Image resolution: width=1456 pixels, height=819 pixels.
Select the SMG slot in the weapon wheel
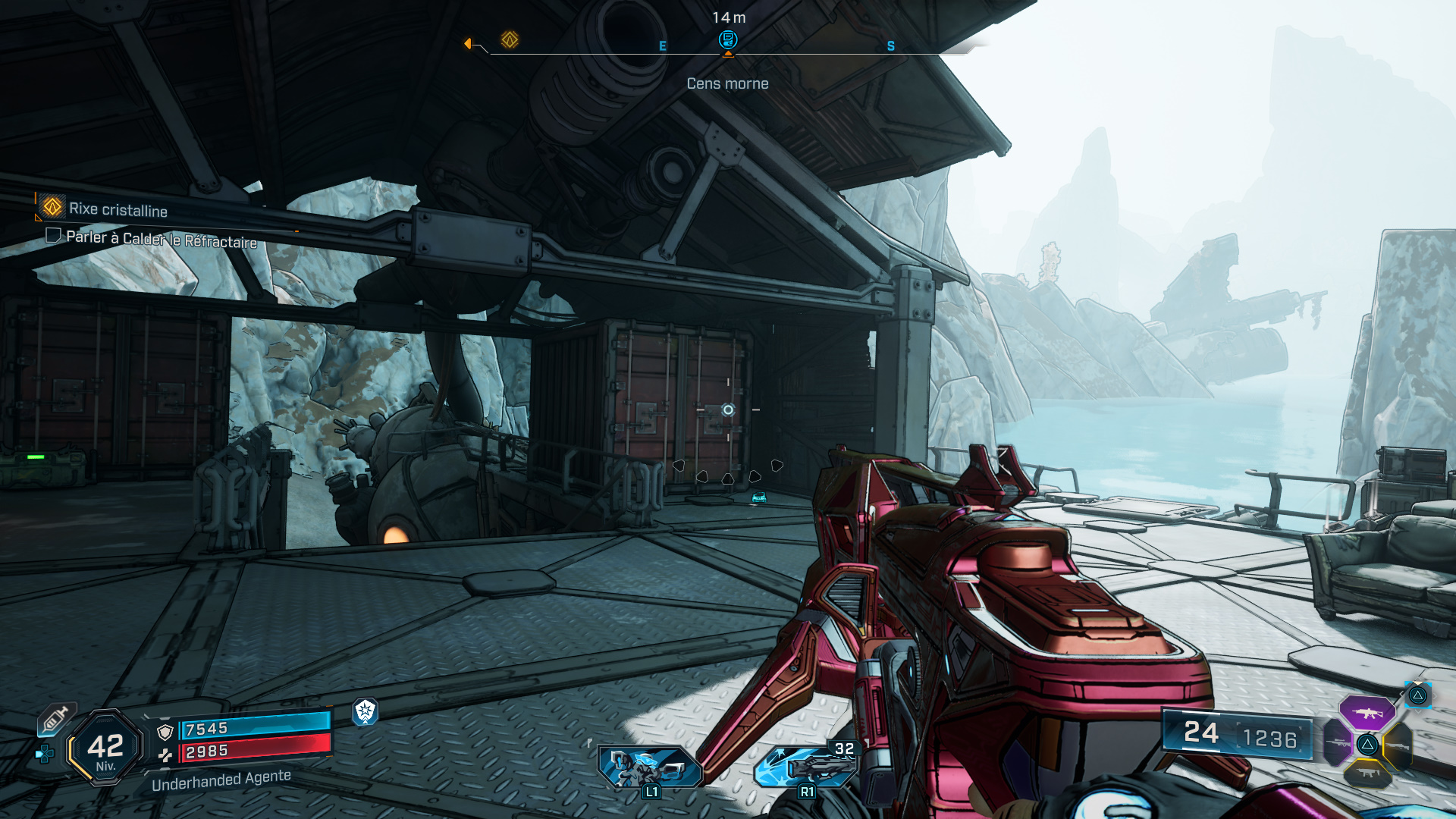point(1368,773)
